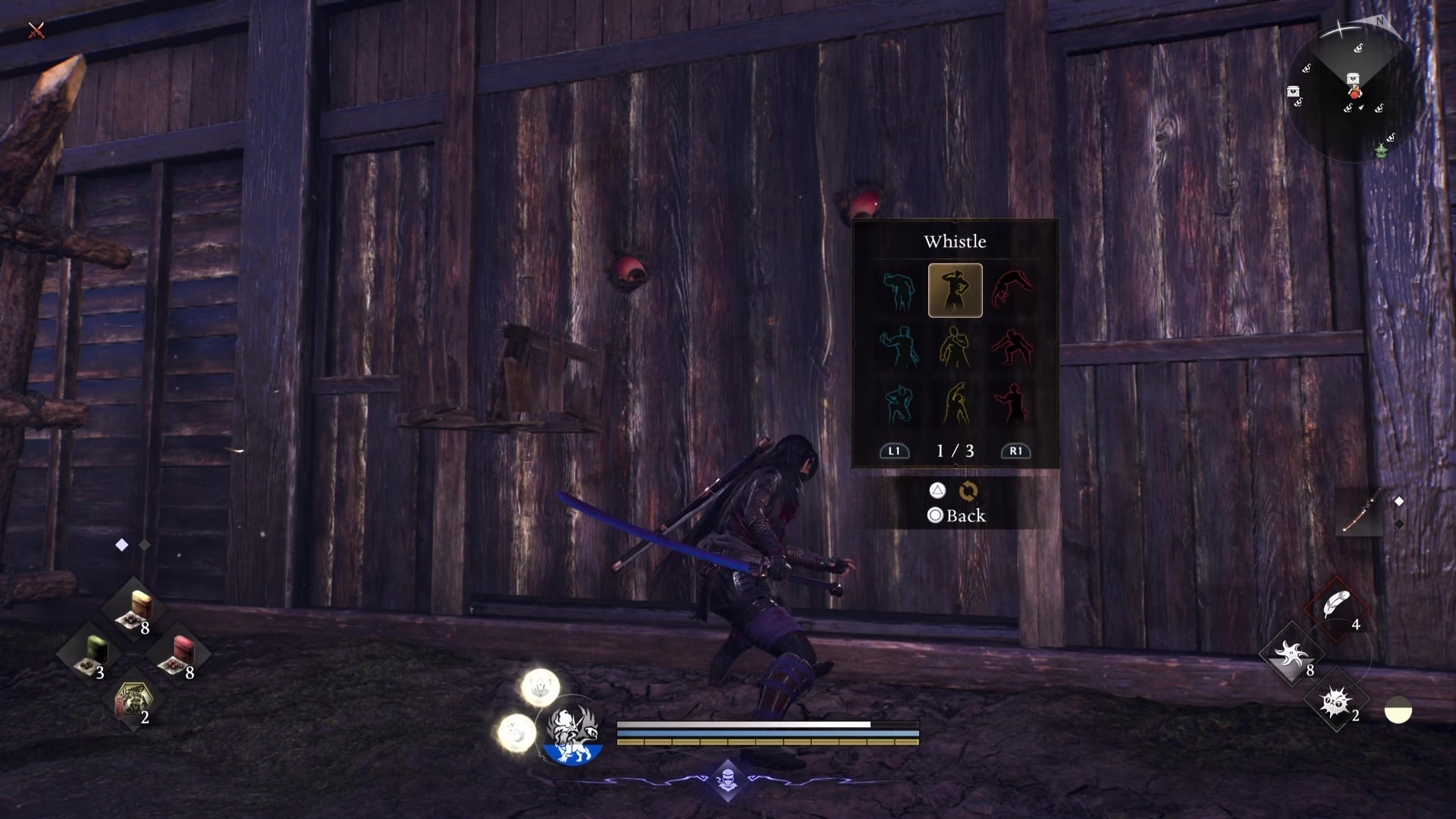Pick the red backflip gesture
The image size is (1456, 819).
(x=1012, y=290)
